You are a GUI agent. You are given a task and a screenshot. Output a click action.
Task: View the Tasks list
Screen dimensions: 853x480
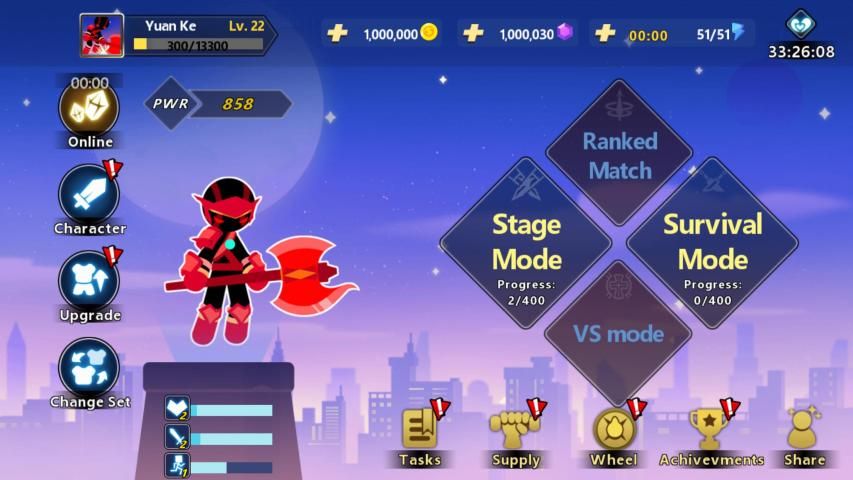click(420, 431)
